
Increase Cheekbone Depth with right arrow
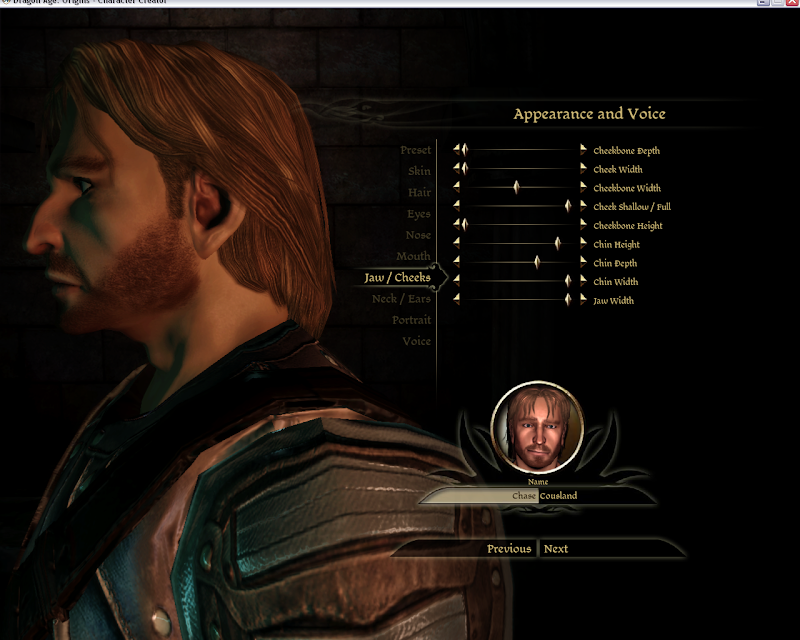click(584, 150)
